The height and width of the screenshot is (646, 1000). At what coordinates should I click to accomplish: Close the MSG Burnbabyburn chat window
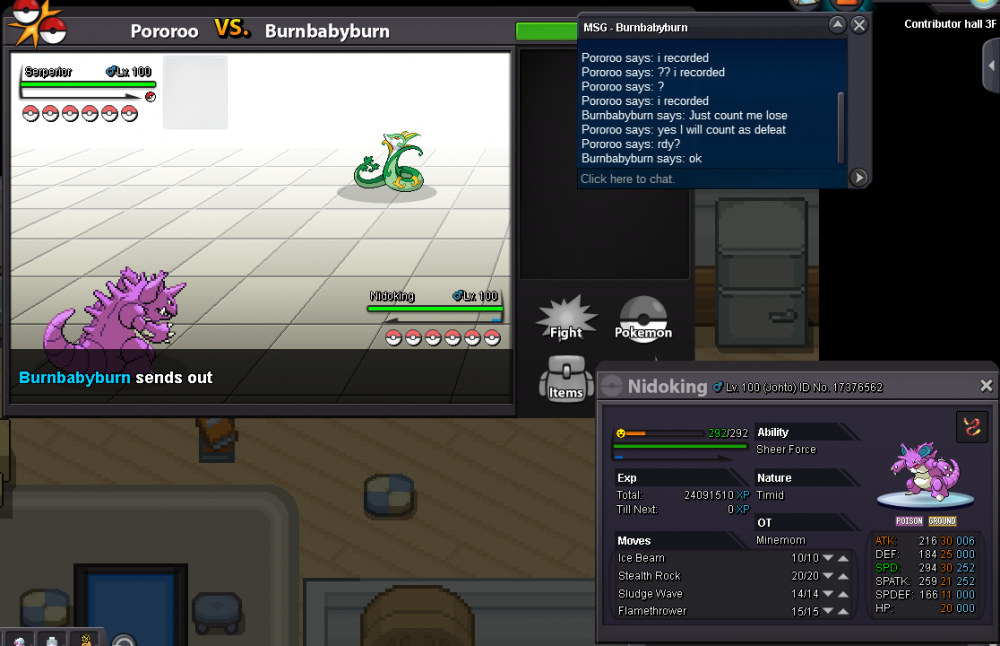click(x=859, y=26)
